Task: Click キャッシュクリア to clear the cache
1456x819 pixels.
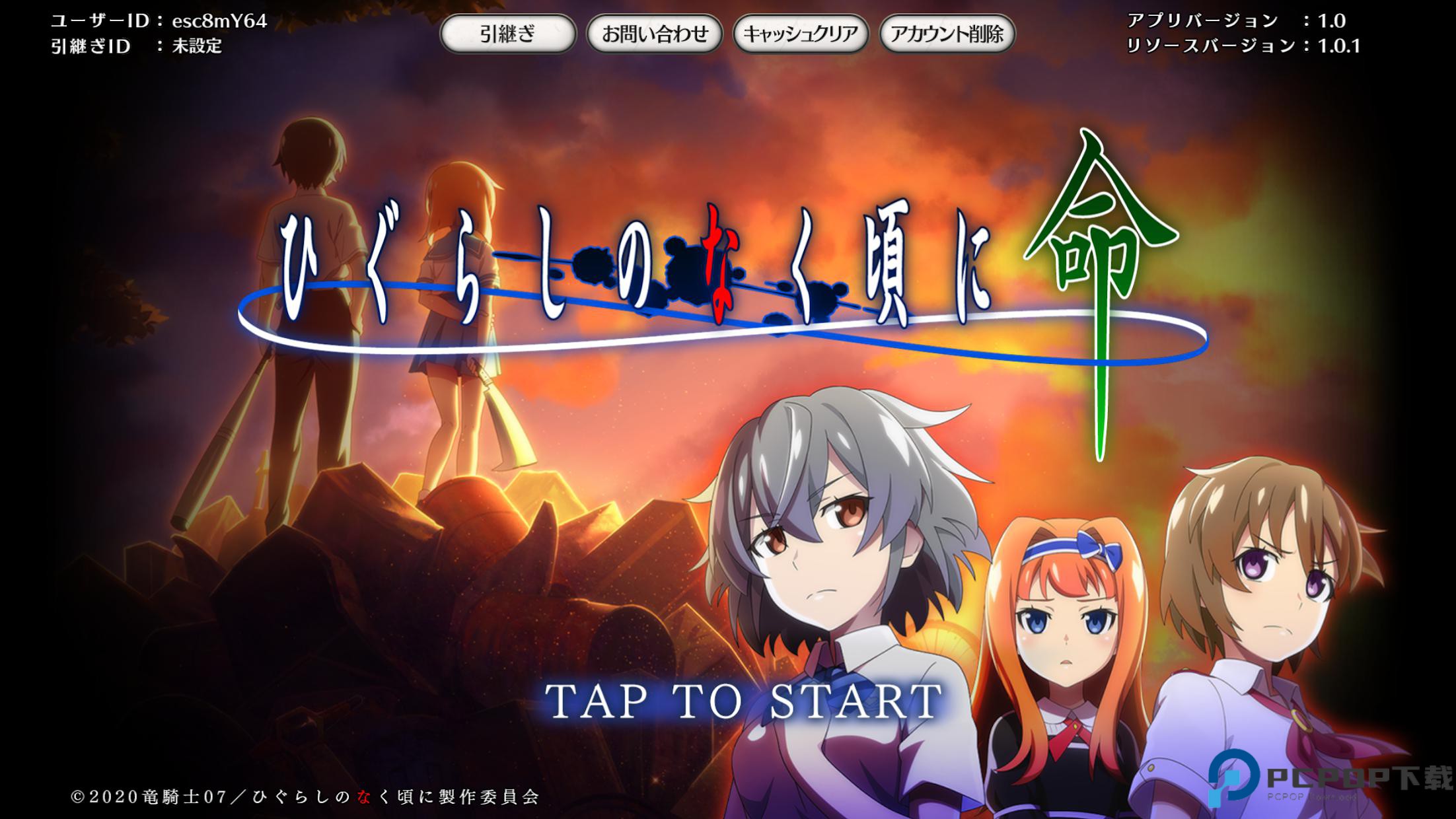Action: (802, 33)
